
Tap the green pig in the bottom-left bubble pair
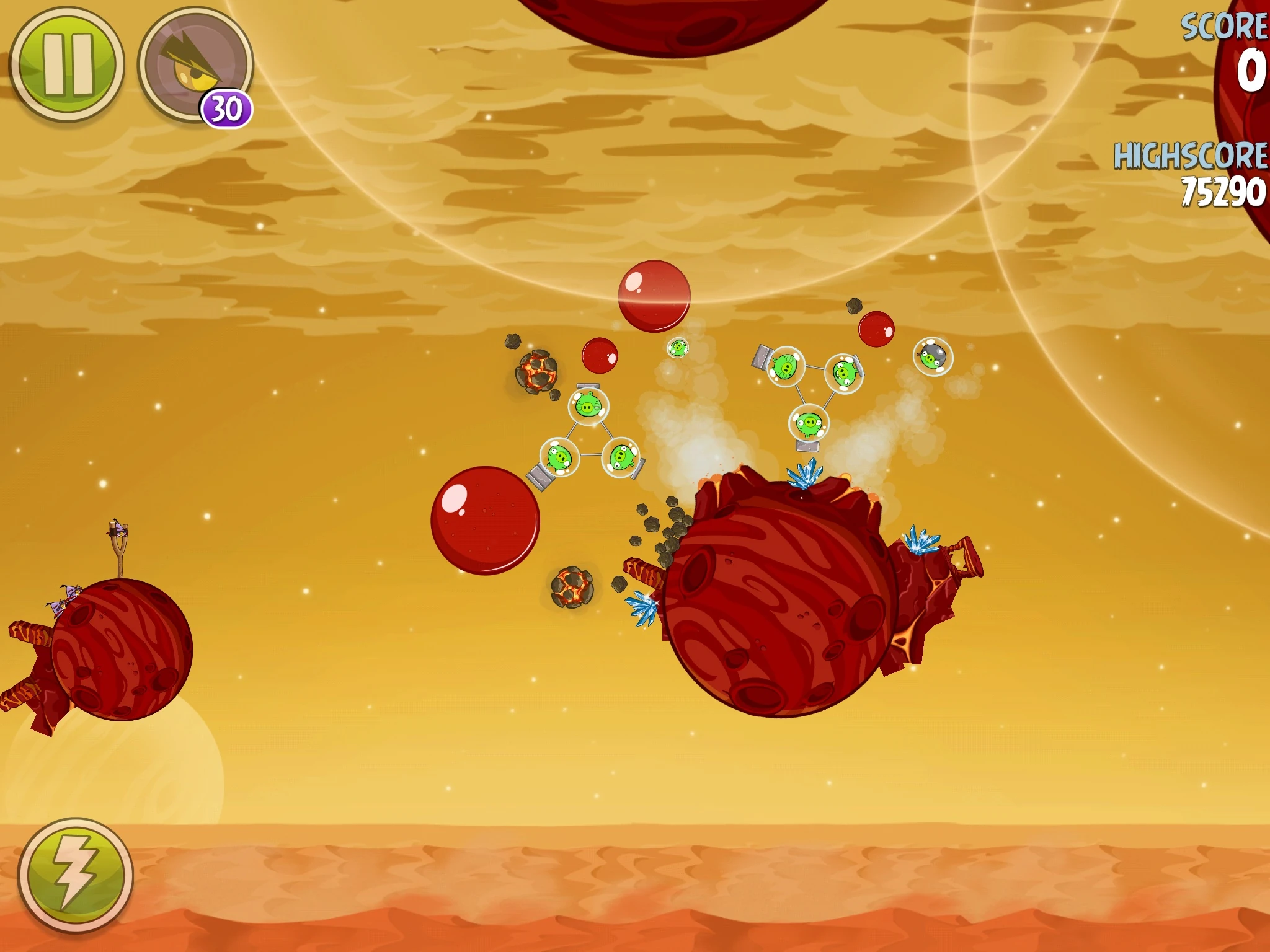click(559, 457)
